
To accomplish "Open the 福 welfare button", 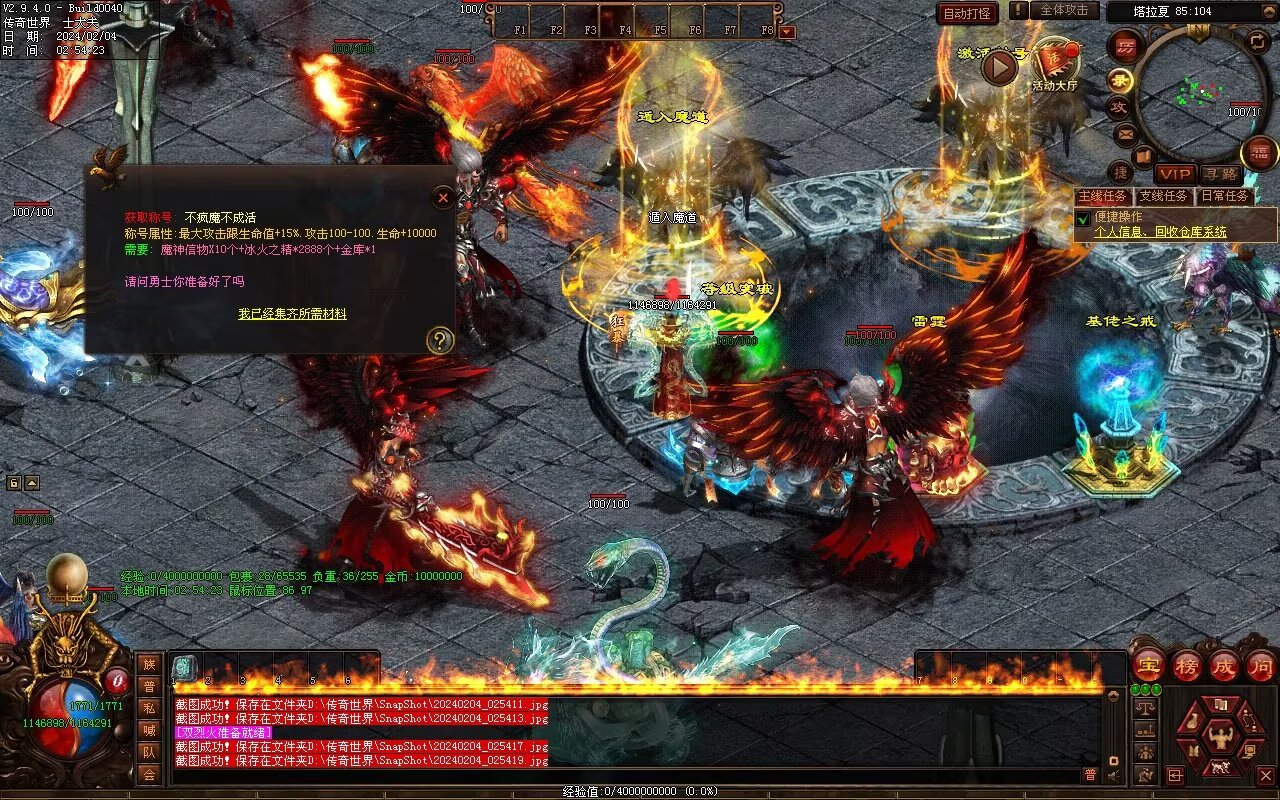I will (x=1259, y=153).
